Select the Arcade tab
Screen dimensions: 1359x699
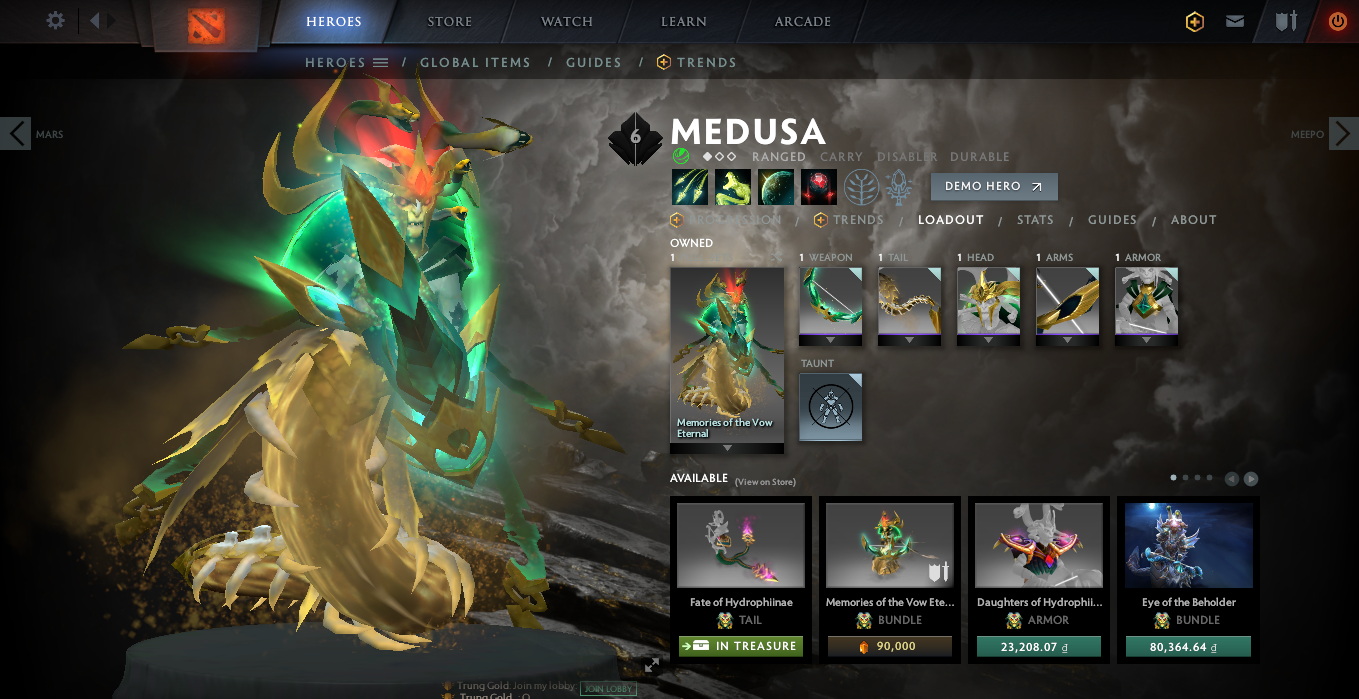click(802, 22)
